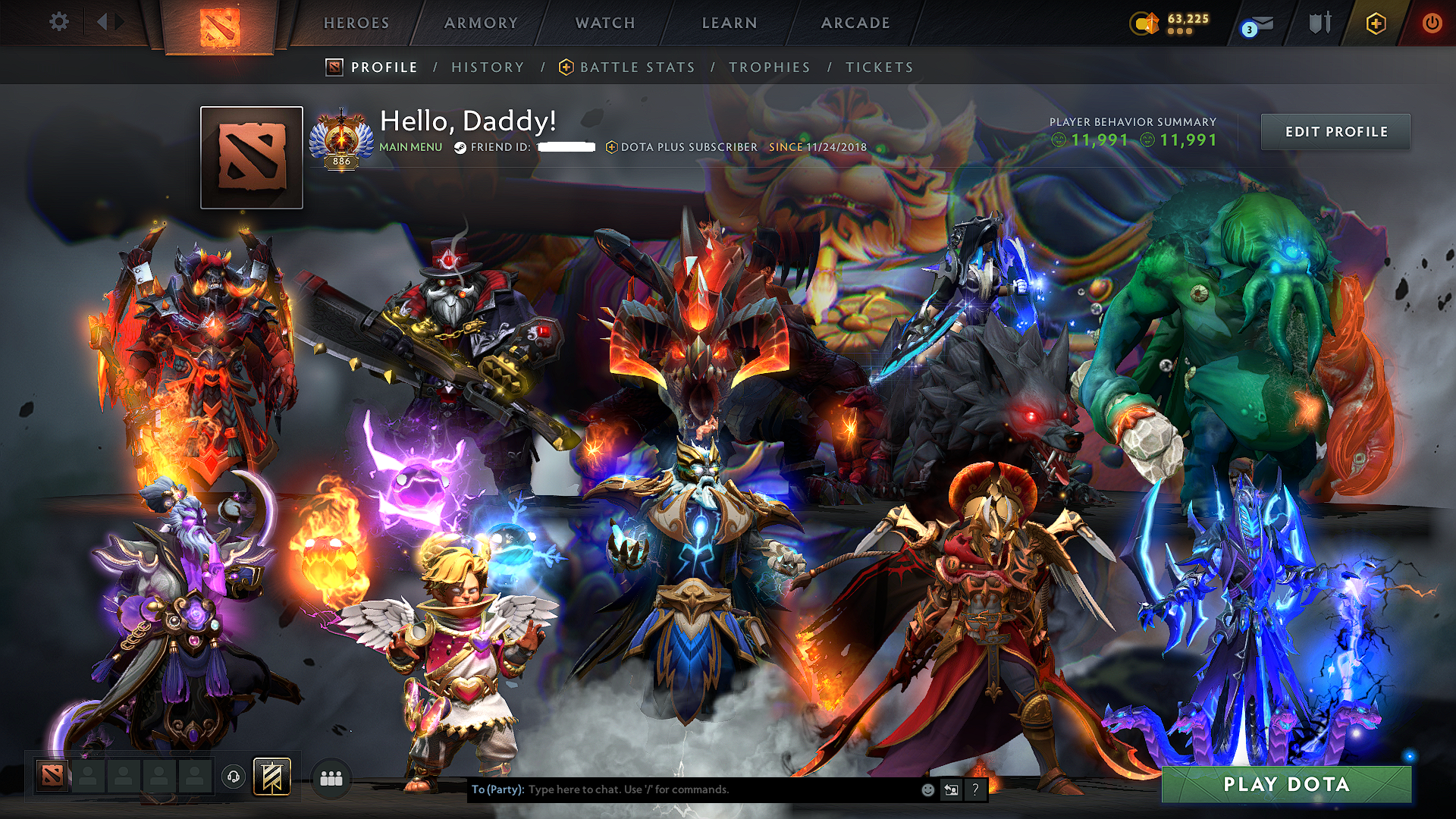Toggle the screenshot share chat icon
This screenshot has height=819, width=1456.
pos(950,789)
